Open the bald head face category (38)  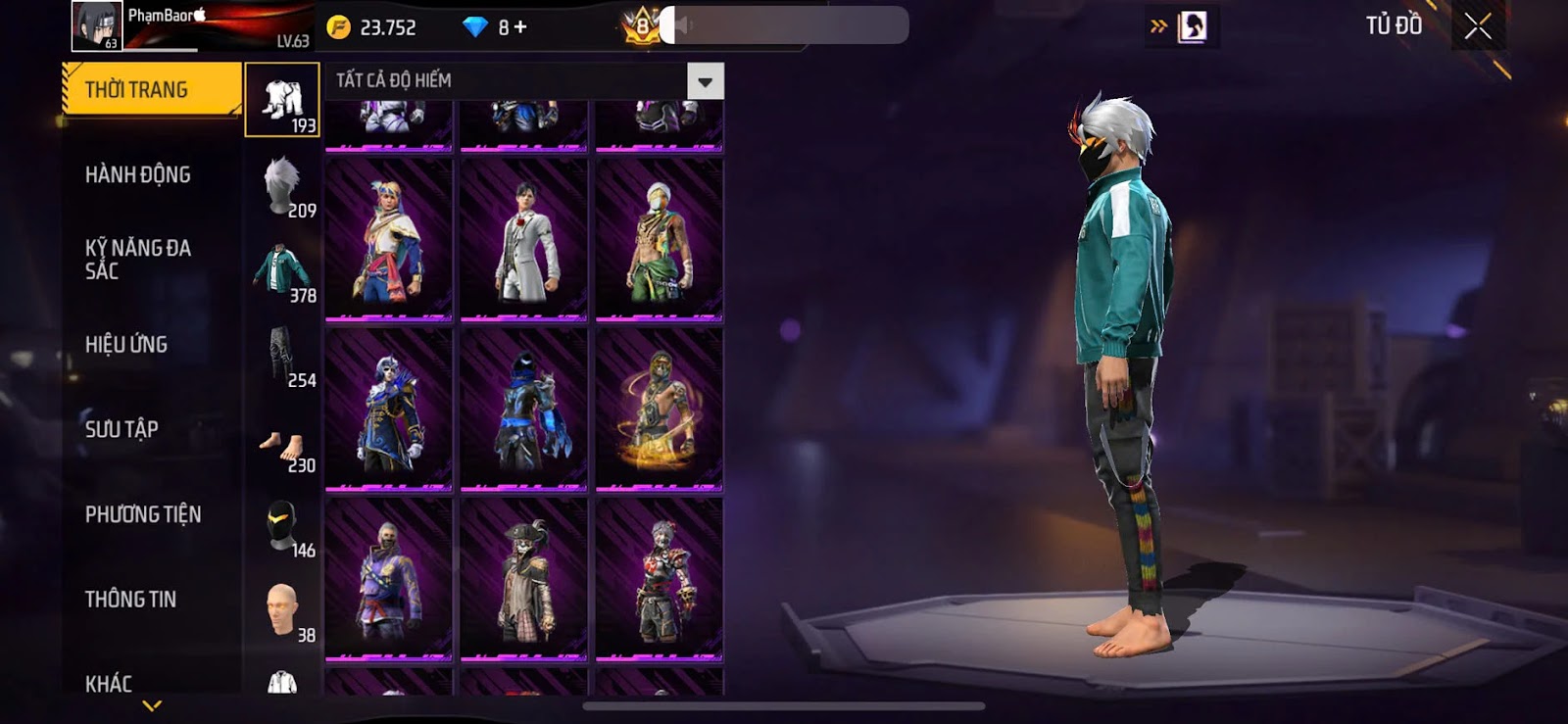pos(283,610)
